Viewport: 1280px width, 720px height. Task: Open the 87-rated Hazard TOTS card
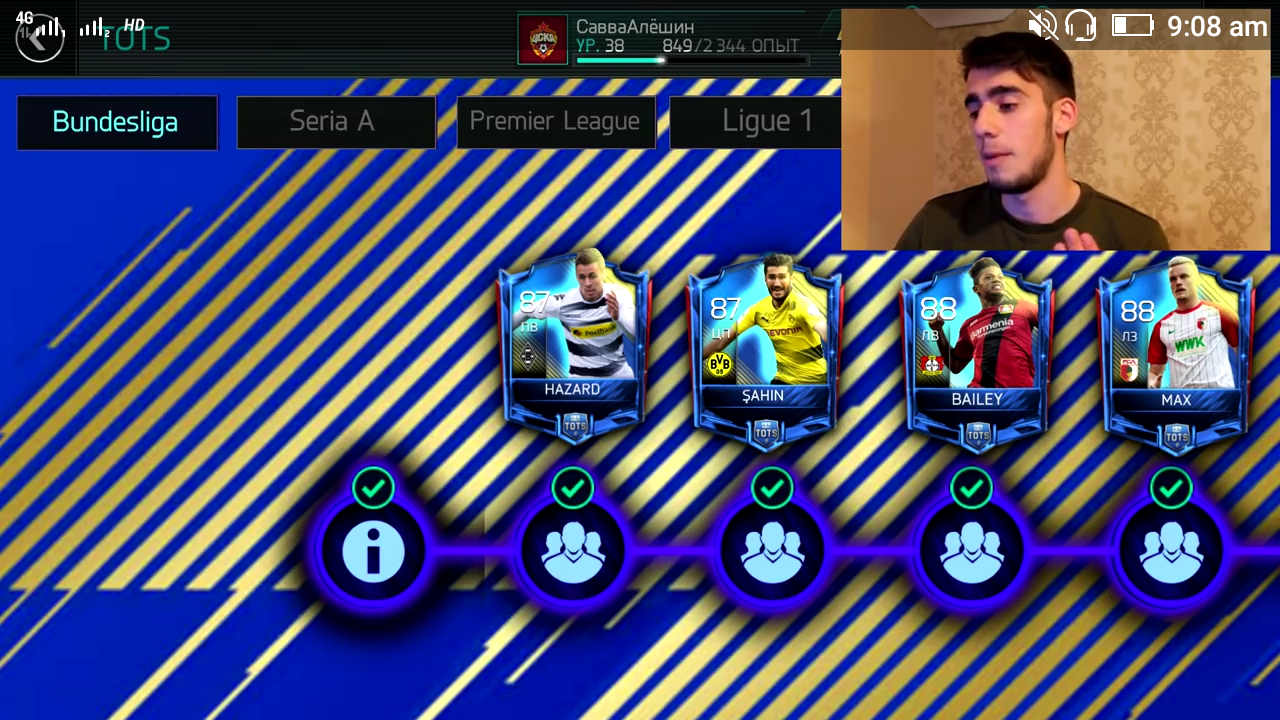[573, 345]
